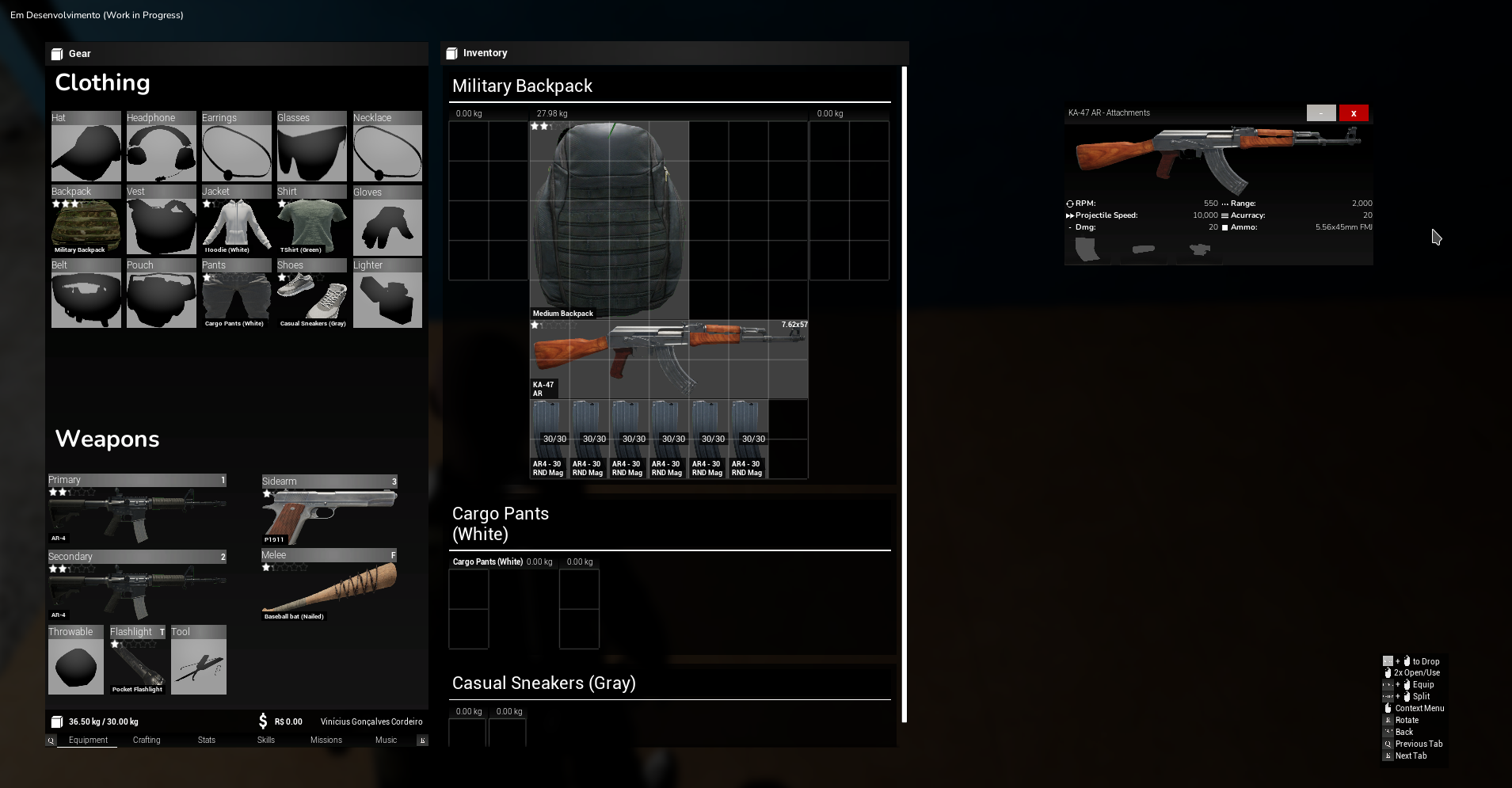This screenshot has width=1512, height=788.
Task: Select the TShirt (Green) shirt slot
Action: click(x=311, y=222)
